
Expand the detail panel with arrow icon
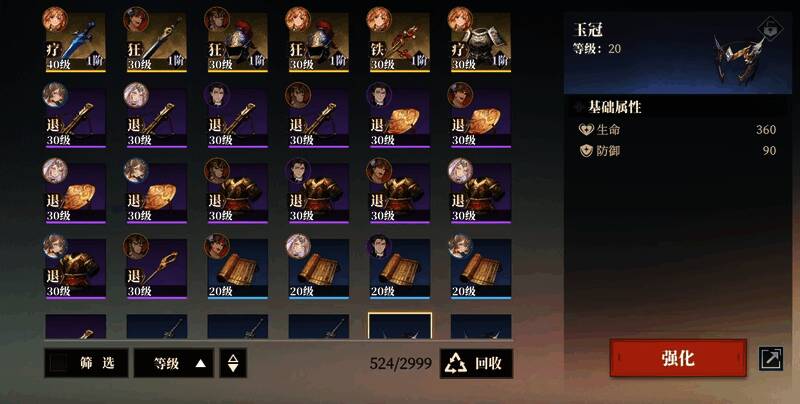click(771, 358)
